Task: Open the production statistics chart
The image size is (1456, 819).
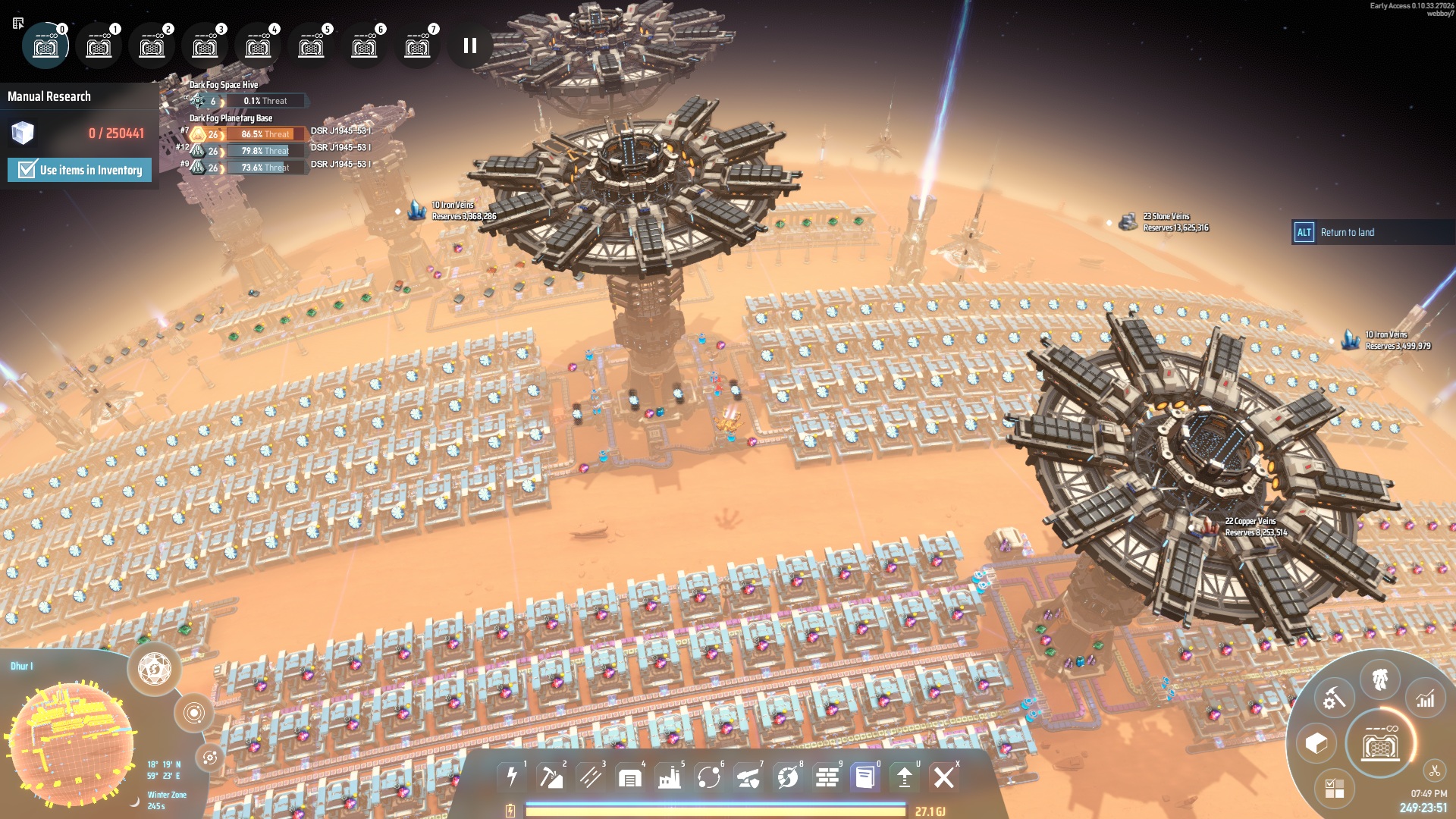Action: [1426, 699]
